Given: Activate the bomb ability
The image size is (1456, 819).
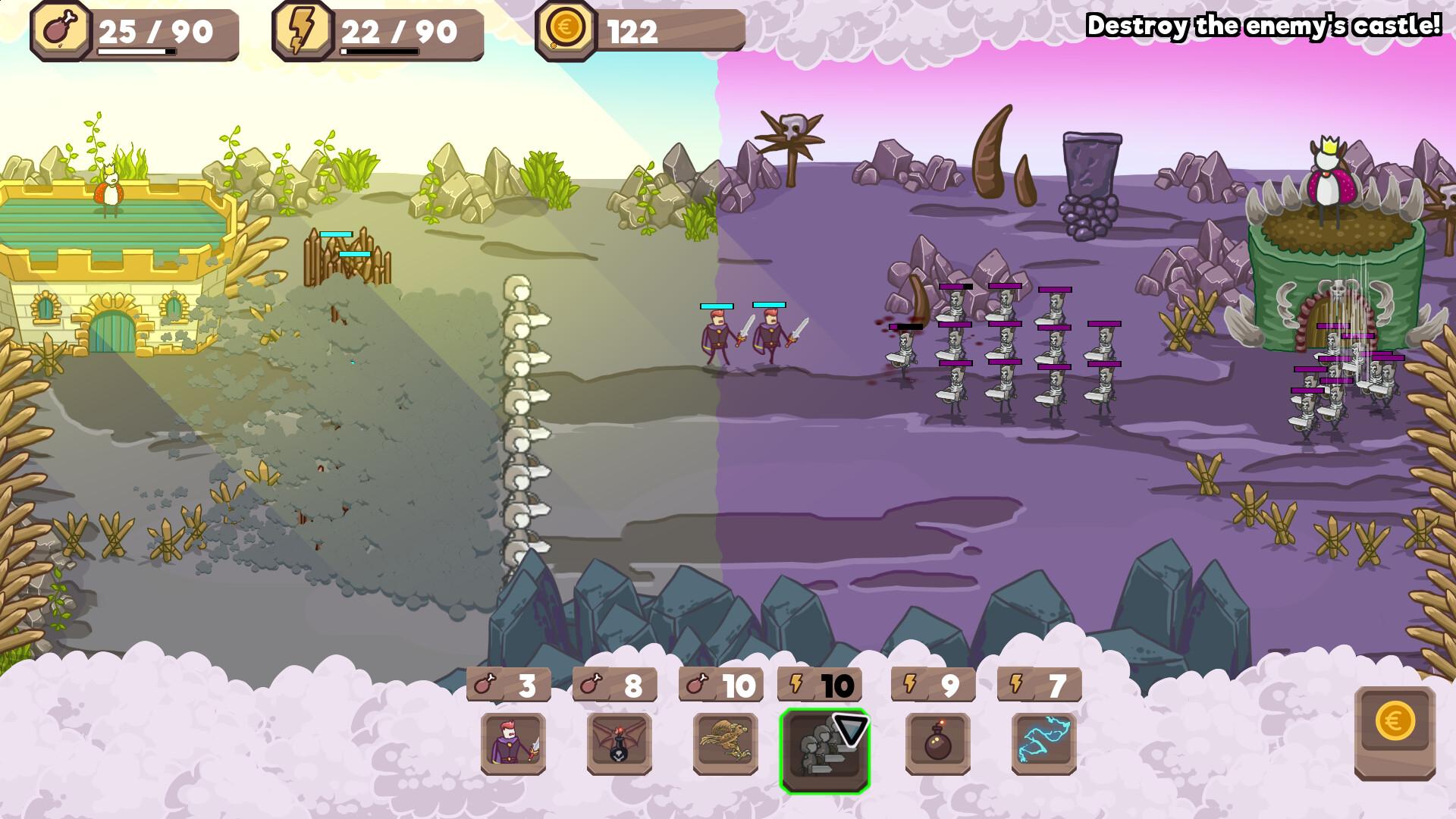Looking at the screenshot, I should pyautogui.click(x=937, y=743).
